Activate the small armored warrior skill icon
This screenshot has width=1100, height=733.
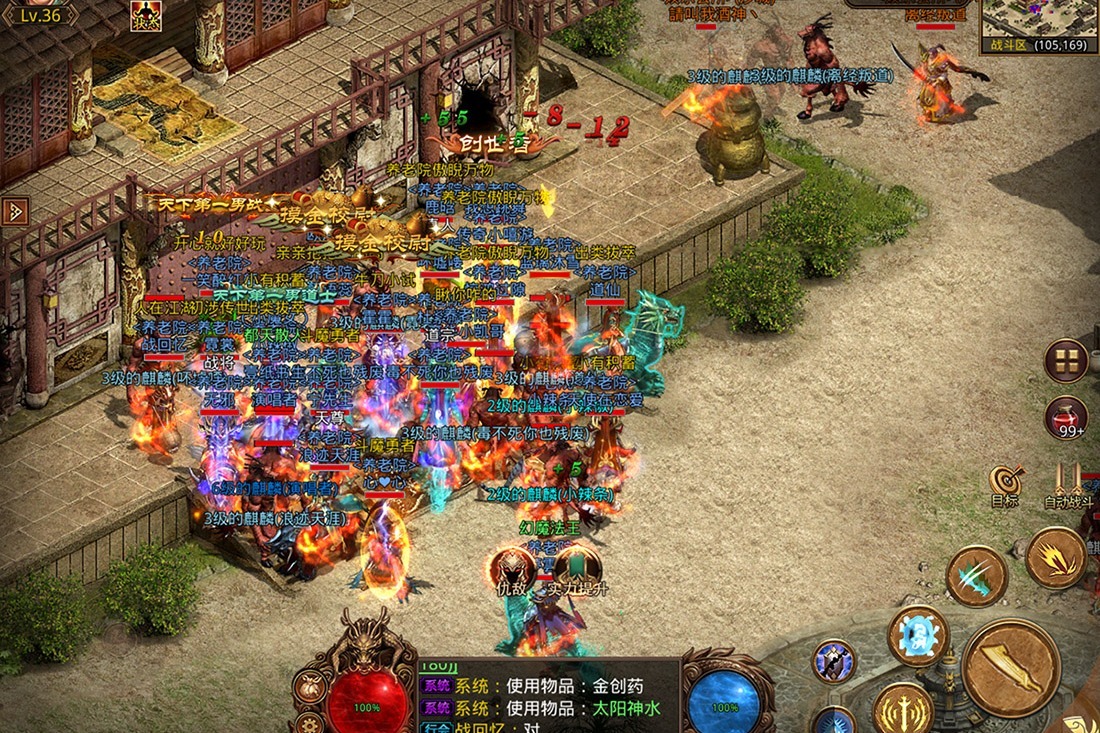[833, 661]
